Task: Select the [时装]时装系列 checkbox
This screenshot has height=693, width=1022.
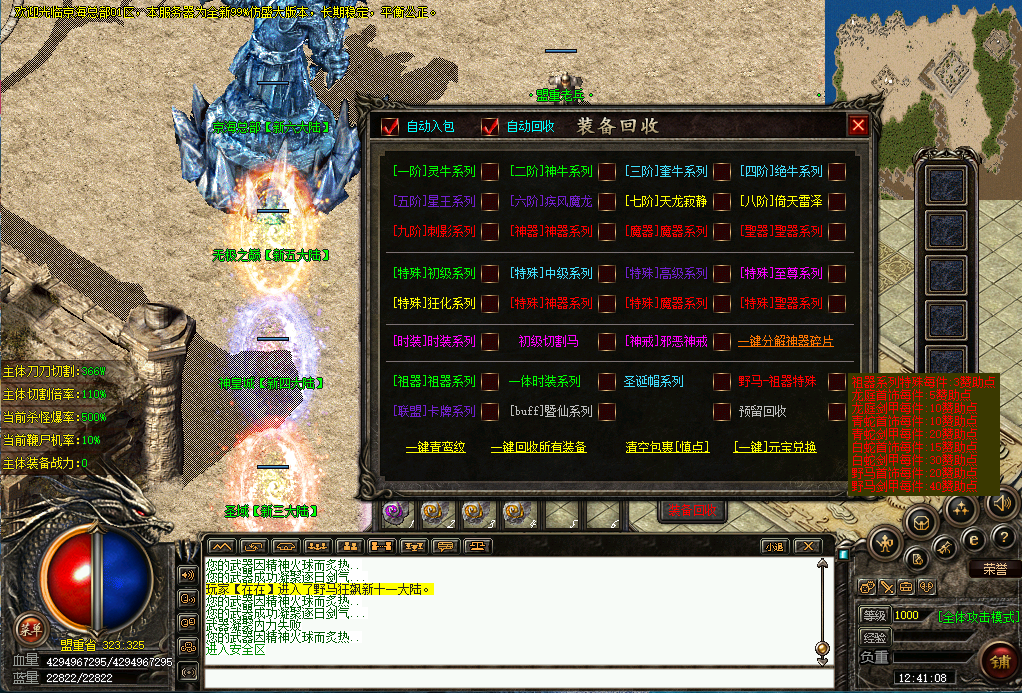Action: tap(491, 342)
